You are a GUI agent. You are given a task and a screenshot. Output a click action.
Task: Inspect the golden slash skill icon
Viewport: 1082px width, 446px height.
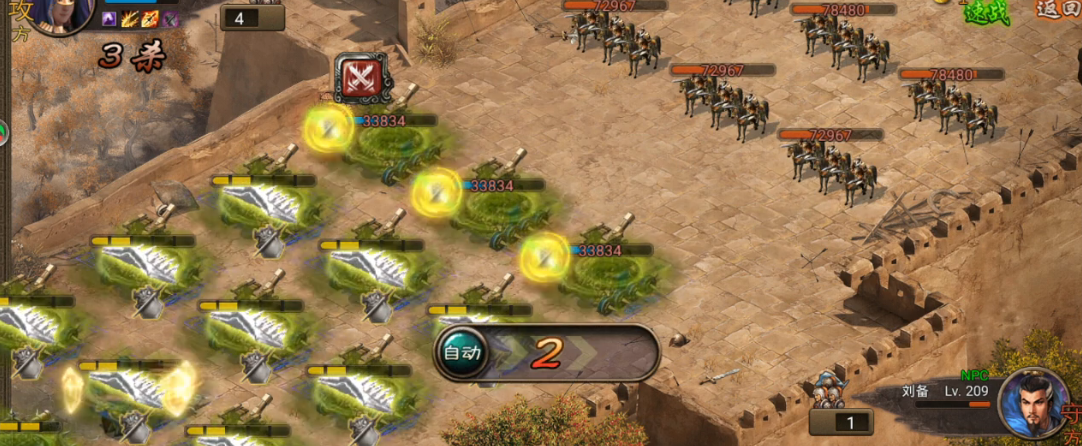tap(130, 19)
